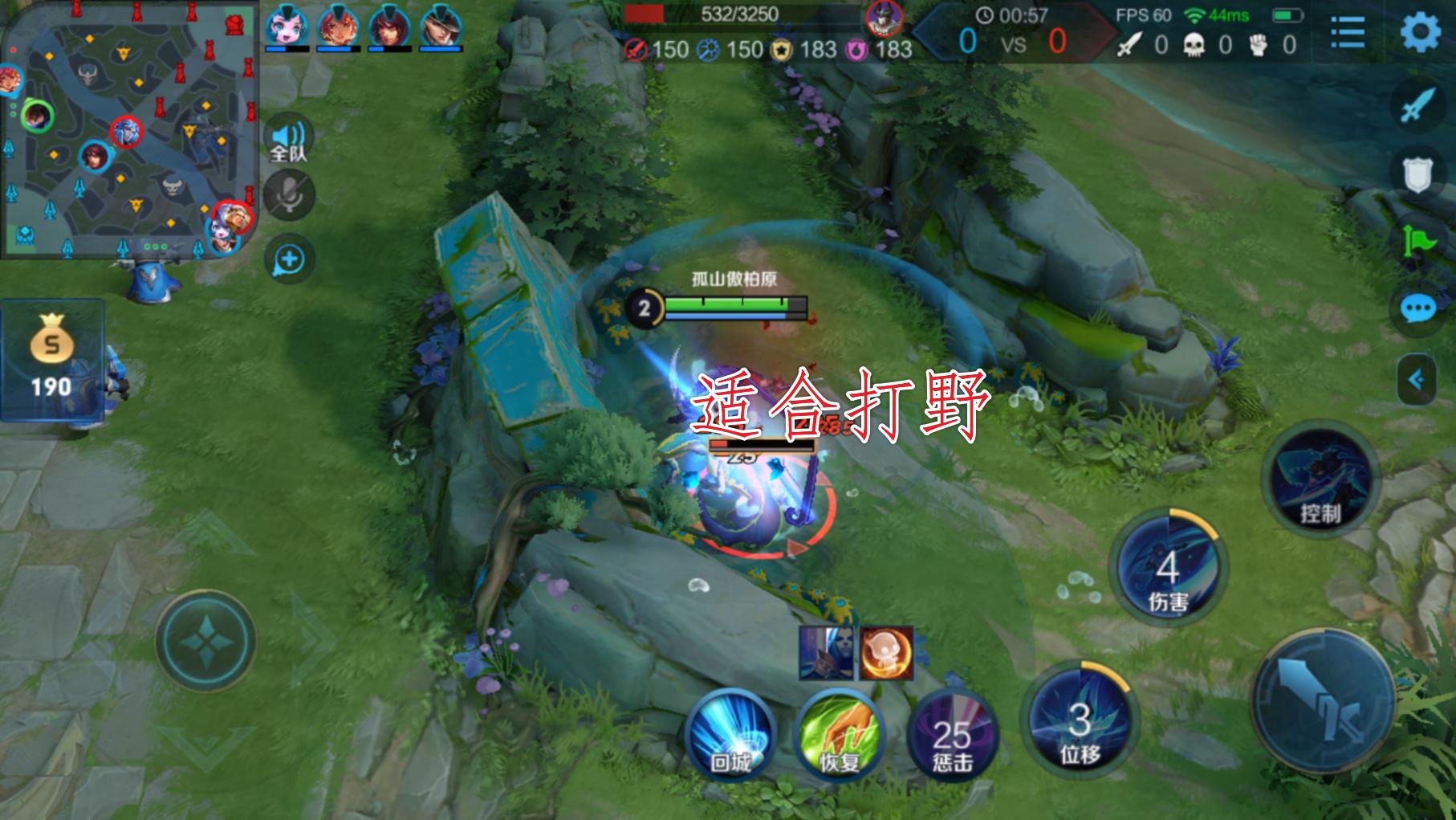The height and width of the screenshot is (820, 1456).
Task: Send the defend shield signal
Action: pyautogui.click(x=1417, y=172)
